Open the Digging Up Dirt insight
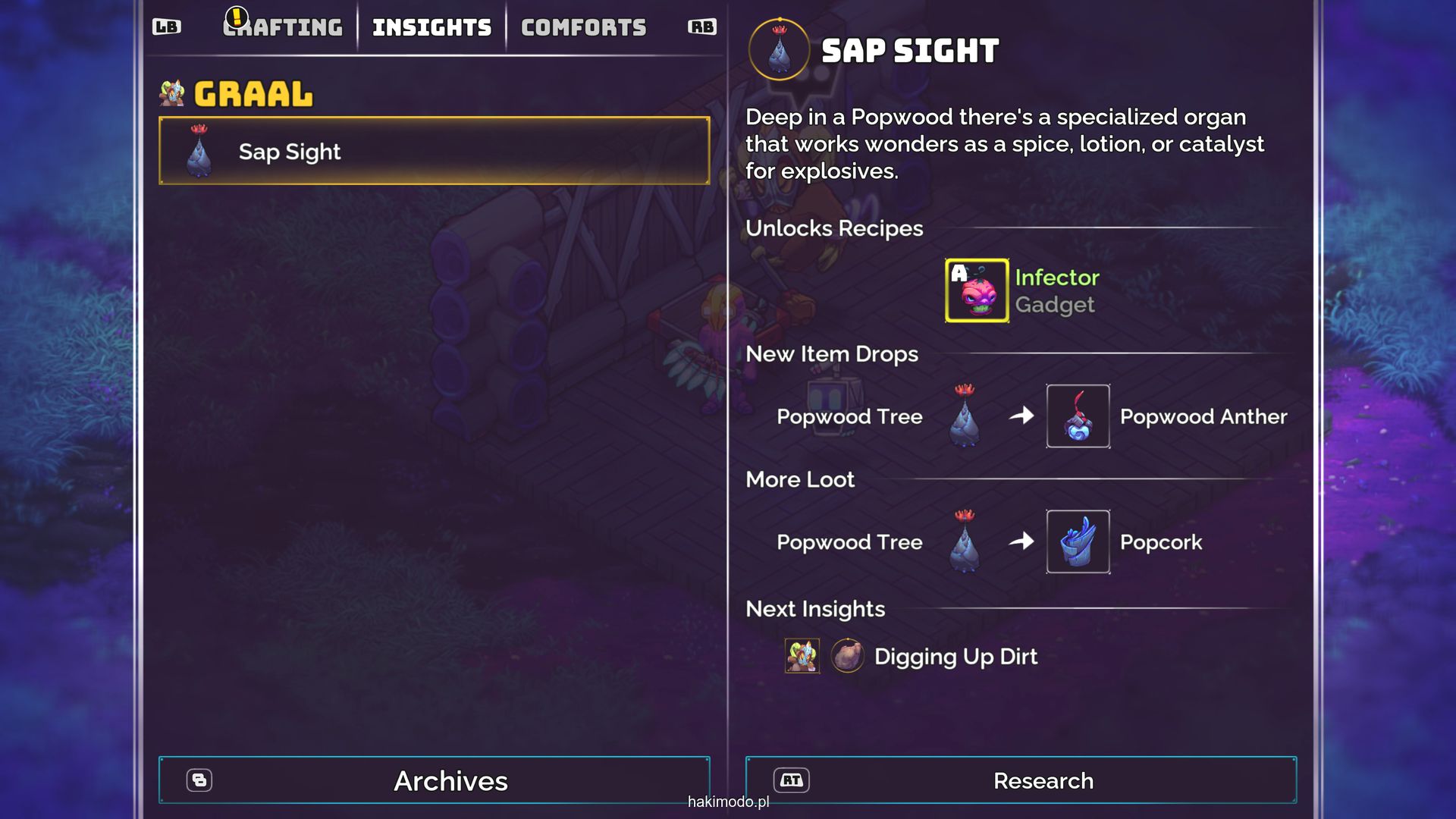 [955, 656]
